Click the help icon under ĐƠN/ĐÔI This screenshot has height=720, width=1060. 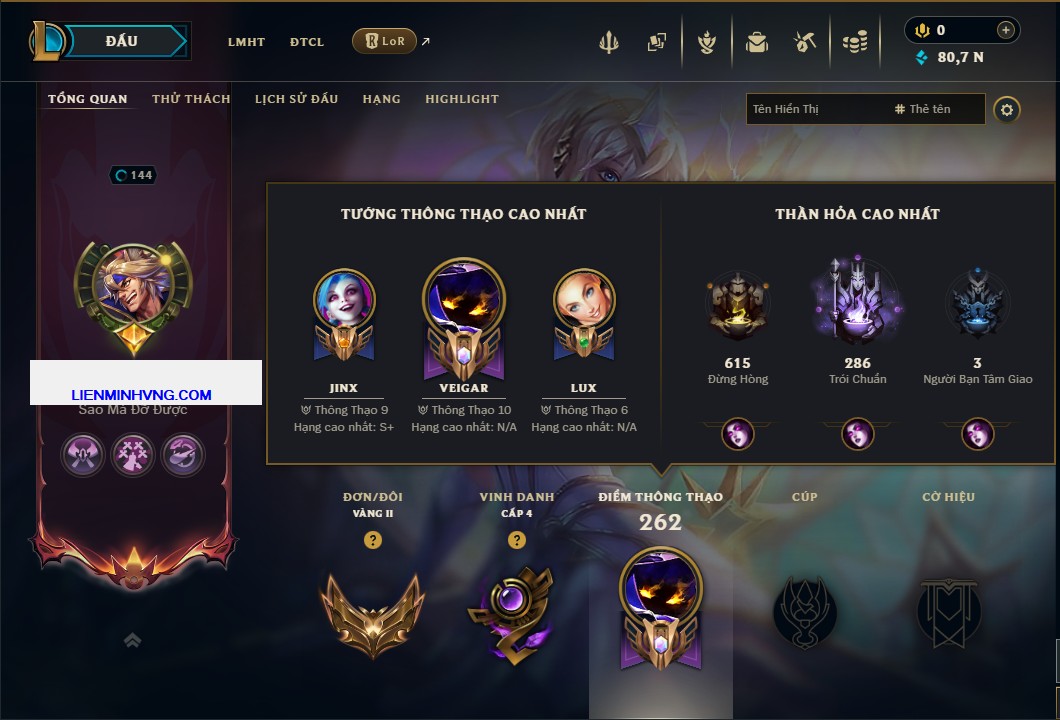[373, 540]
